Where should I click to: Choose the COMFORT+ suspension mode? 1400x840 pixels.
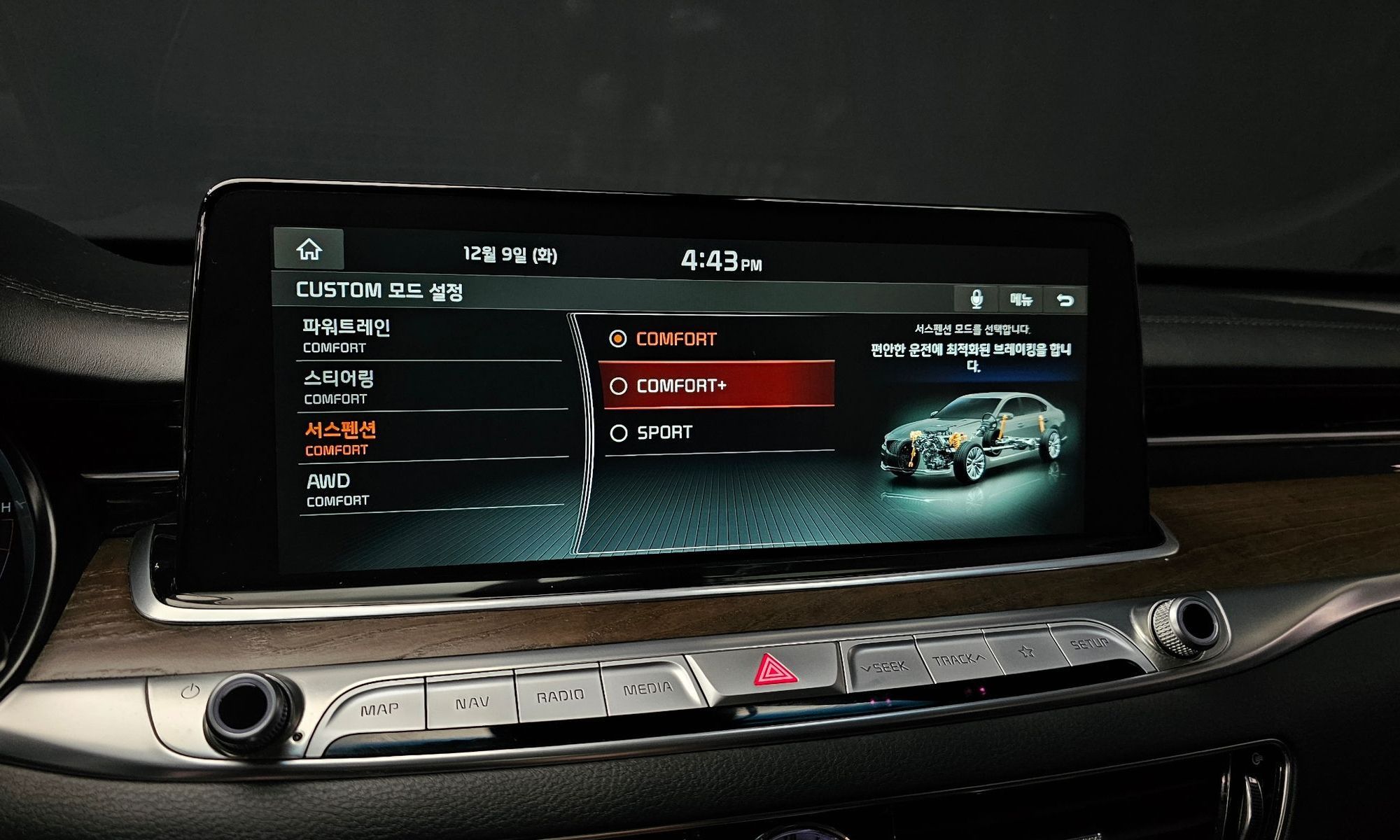pyautogui.click(x=715, y=386)
